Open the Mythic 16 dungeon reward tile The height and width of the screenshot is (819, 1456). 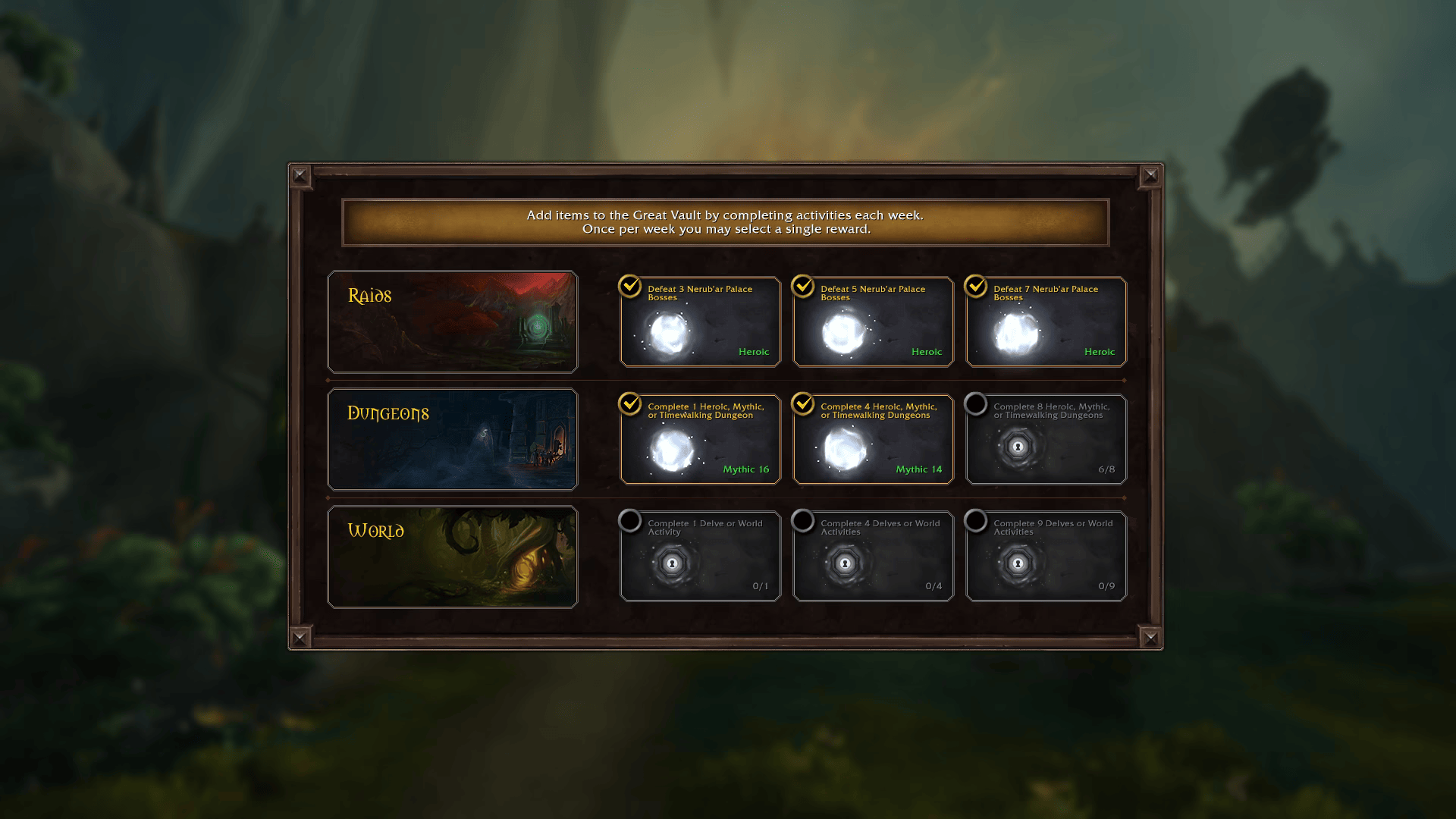[700, 440]
